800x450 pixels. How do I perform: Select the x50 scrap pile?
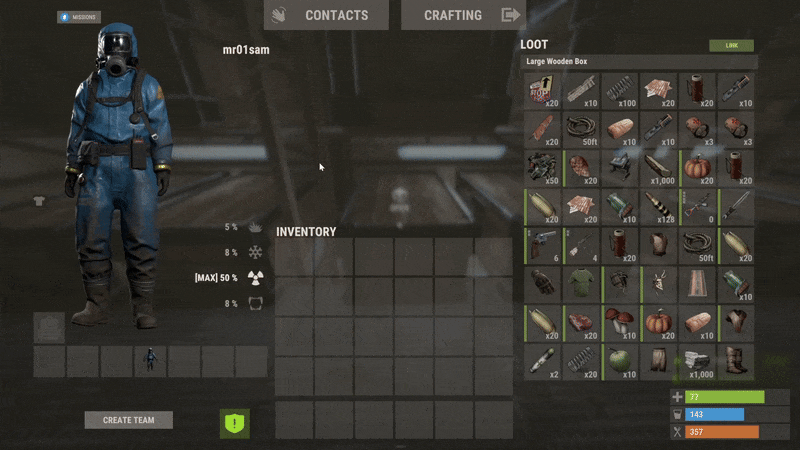click(x=543, y=168)
